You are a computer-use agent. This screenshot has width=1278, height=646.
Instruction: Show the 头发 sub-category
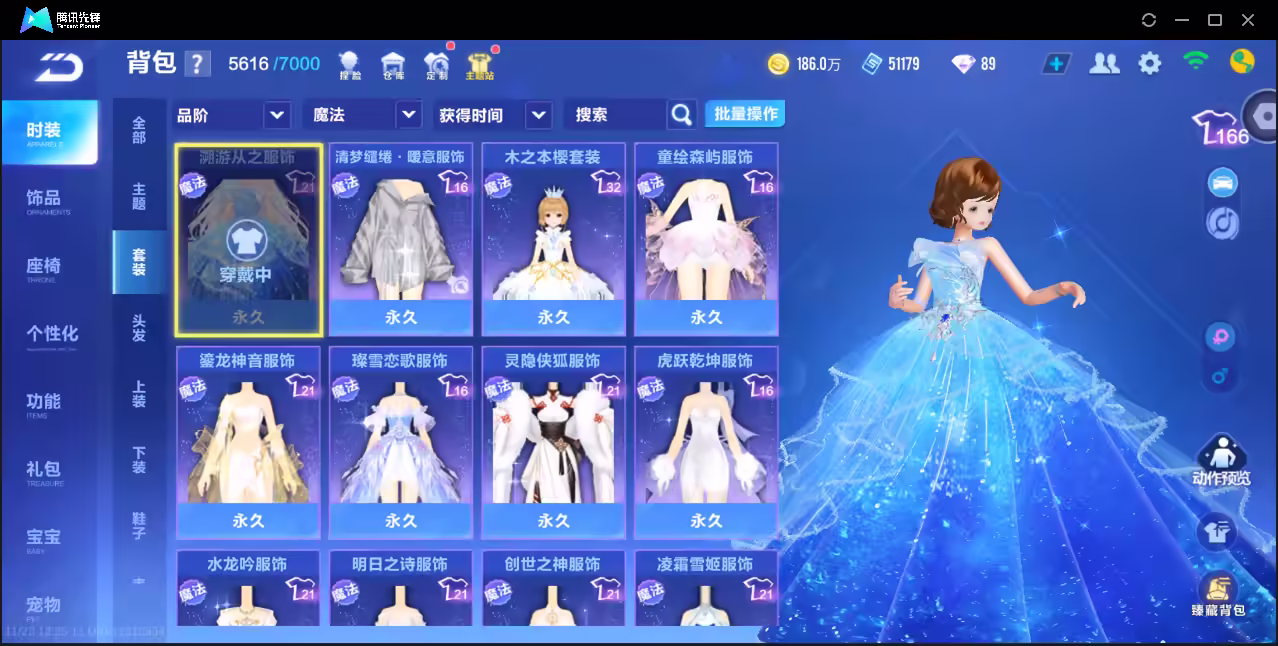point(139,328)
